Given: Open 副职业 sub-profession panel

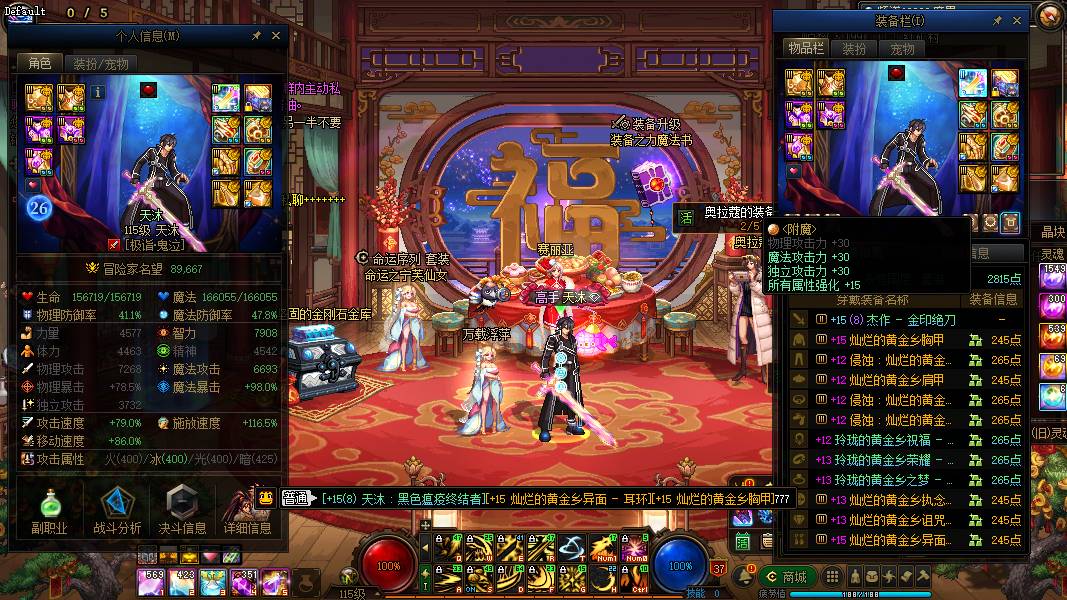Looking at the screenshot, I should (48, 509).
